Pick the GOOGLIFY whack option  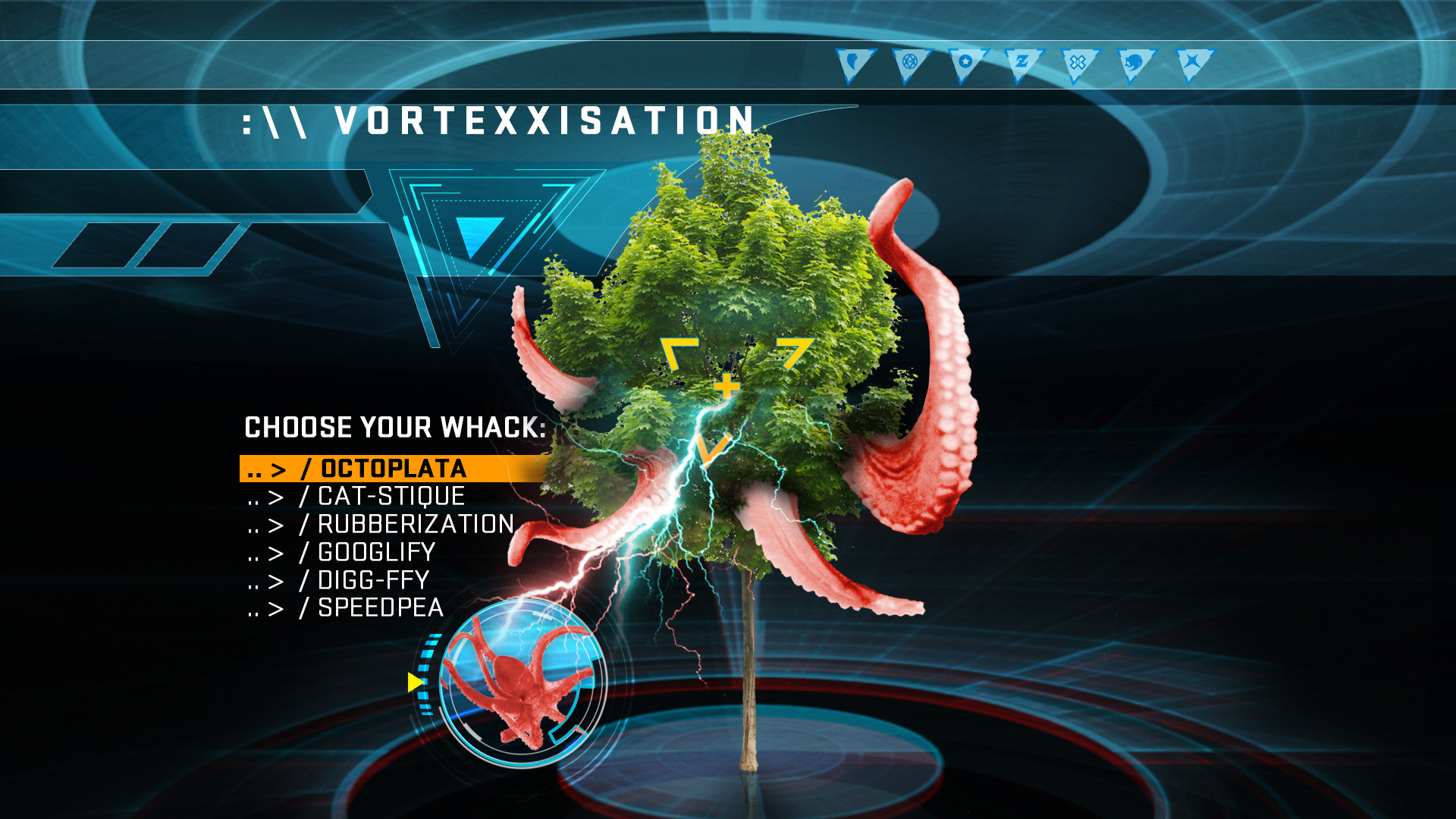pos(374,553)
